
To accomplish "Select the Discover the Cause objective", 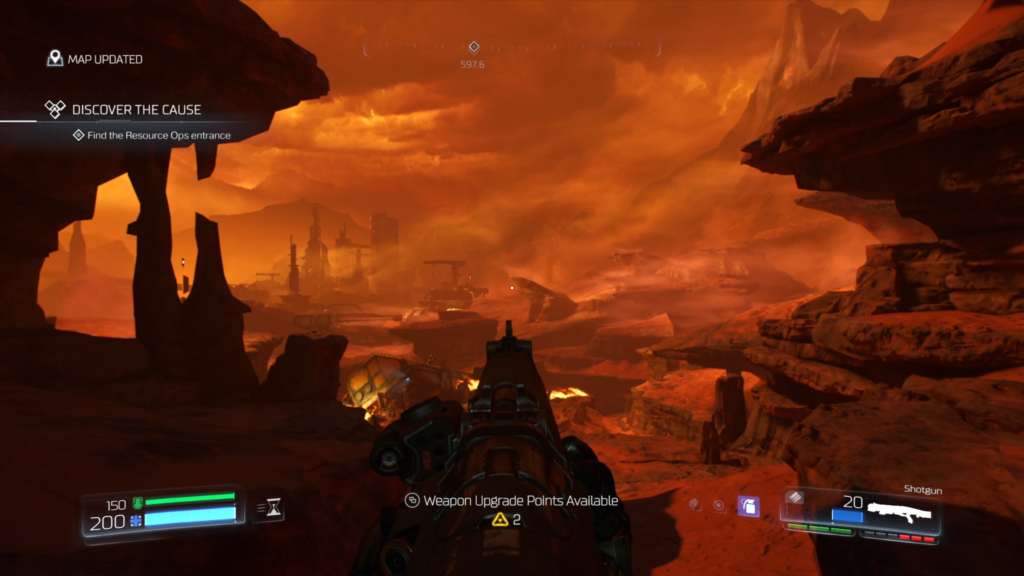I will [x=136, y=109].
